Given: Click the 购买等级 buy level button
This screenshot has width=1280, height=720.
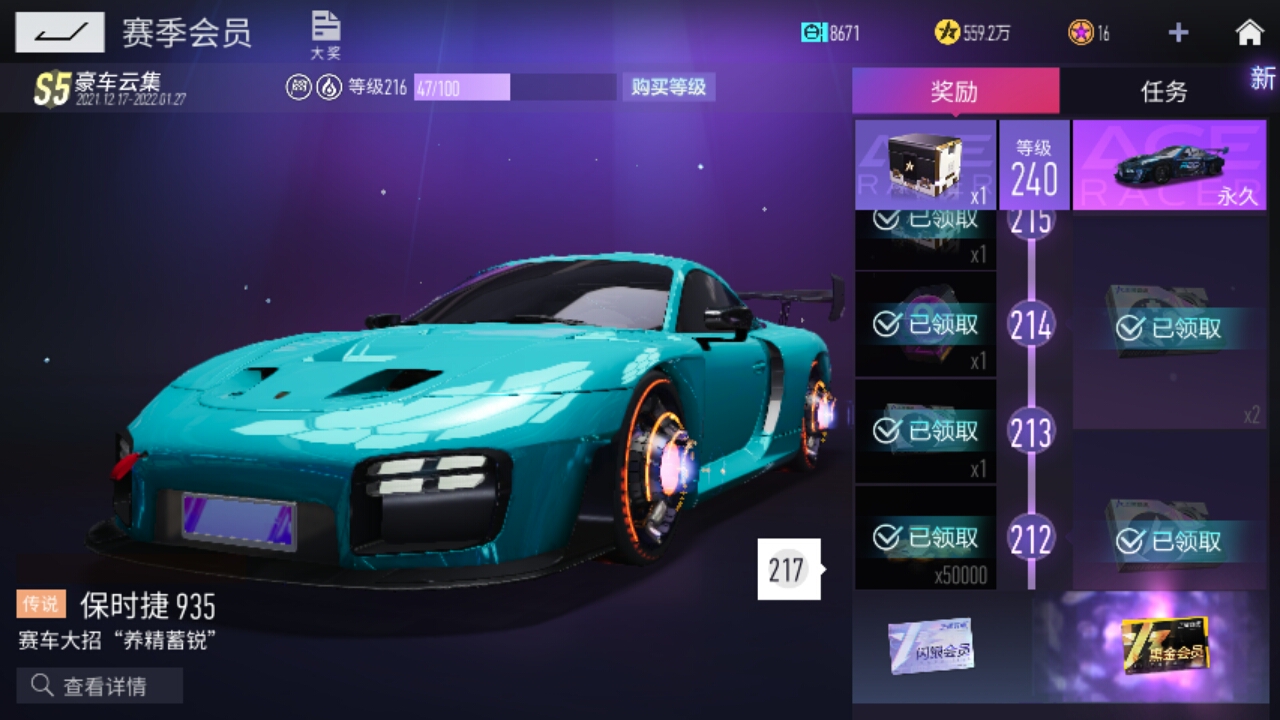Looking at the screenshot, I should click(x=668, y=87).
